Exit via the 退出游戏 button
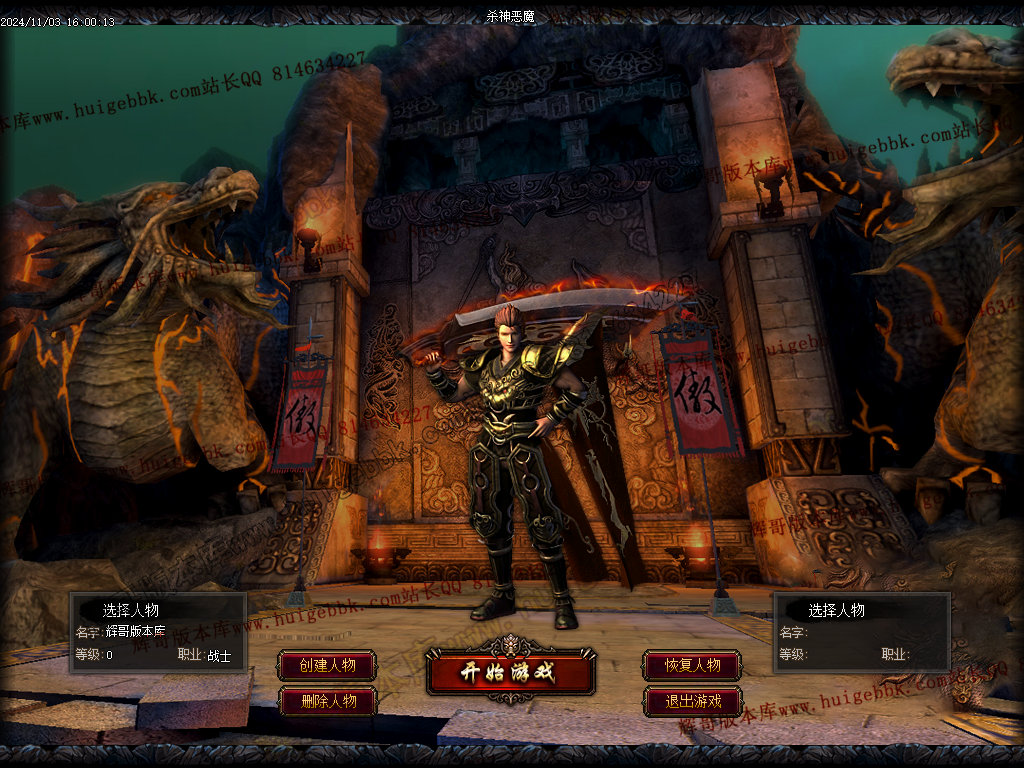 [x=693, y=701]
